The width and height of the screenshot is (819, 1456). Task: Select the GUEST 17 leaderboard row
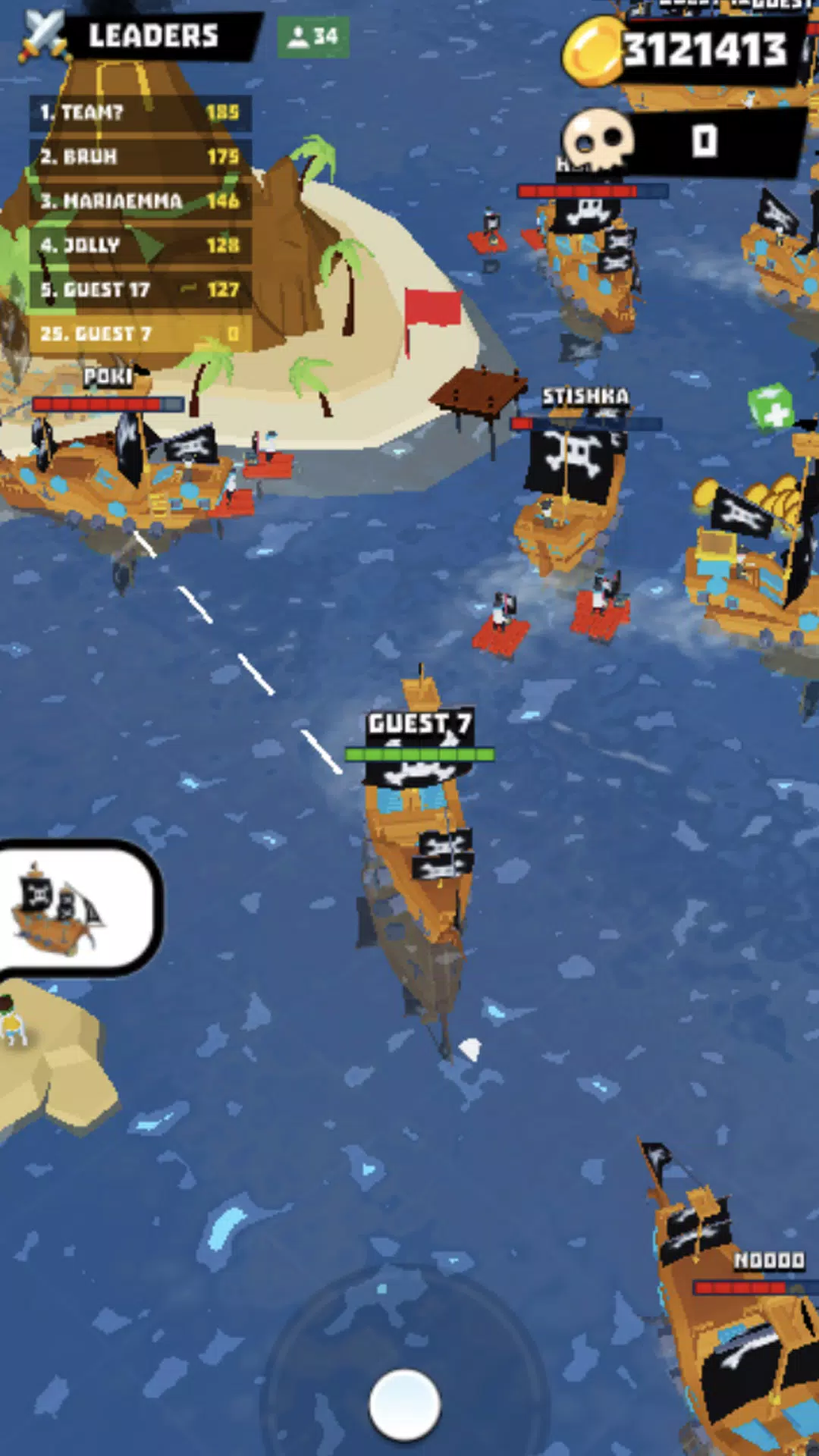(140, 289)
